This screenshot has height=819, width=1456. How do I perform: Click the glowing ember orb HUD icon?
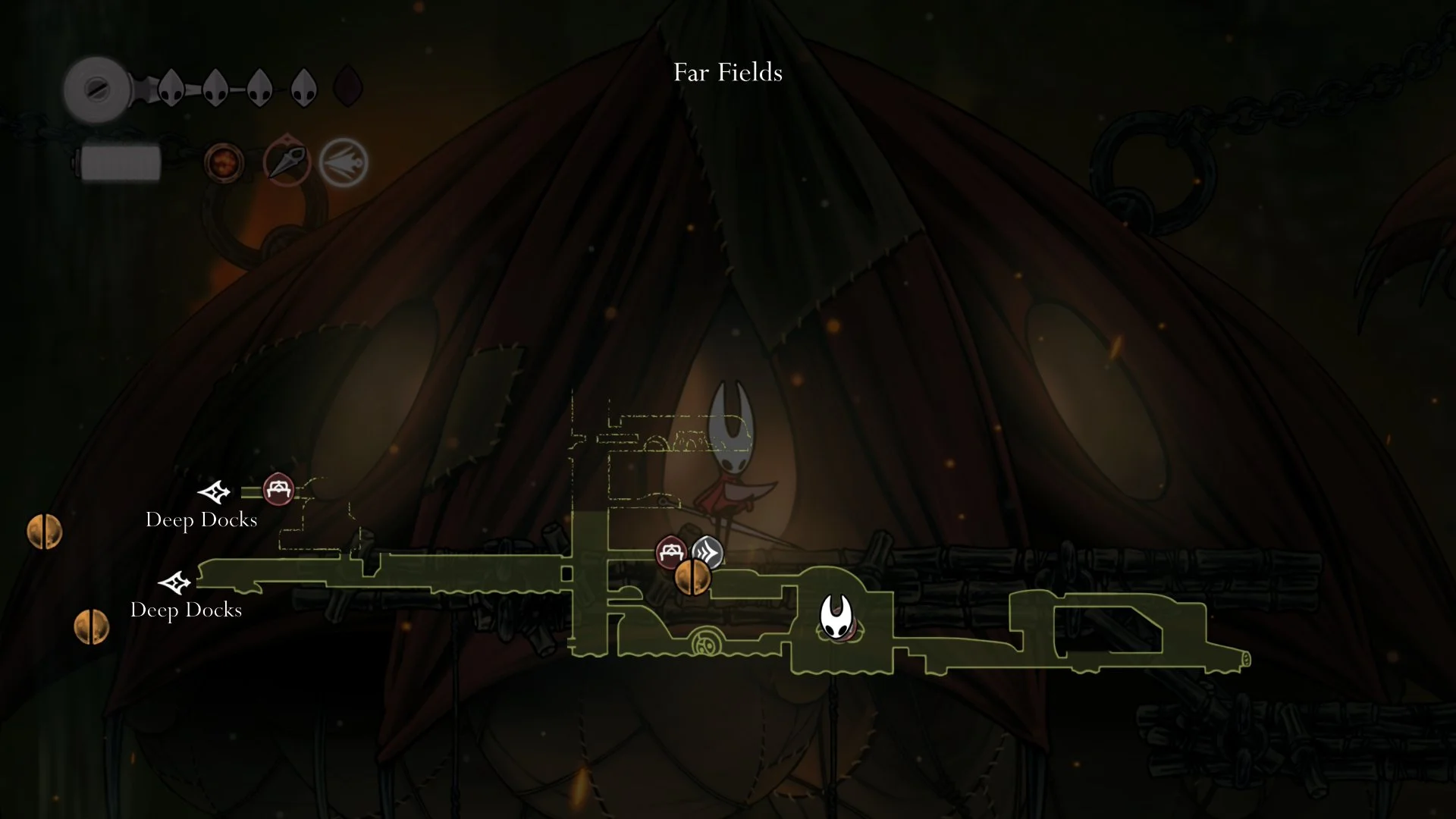[224, 162]
